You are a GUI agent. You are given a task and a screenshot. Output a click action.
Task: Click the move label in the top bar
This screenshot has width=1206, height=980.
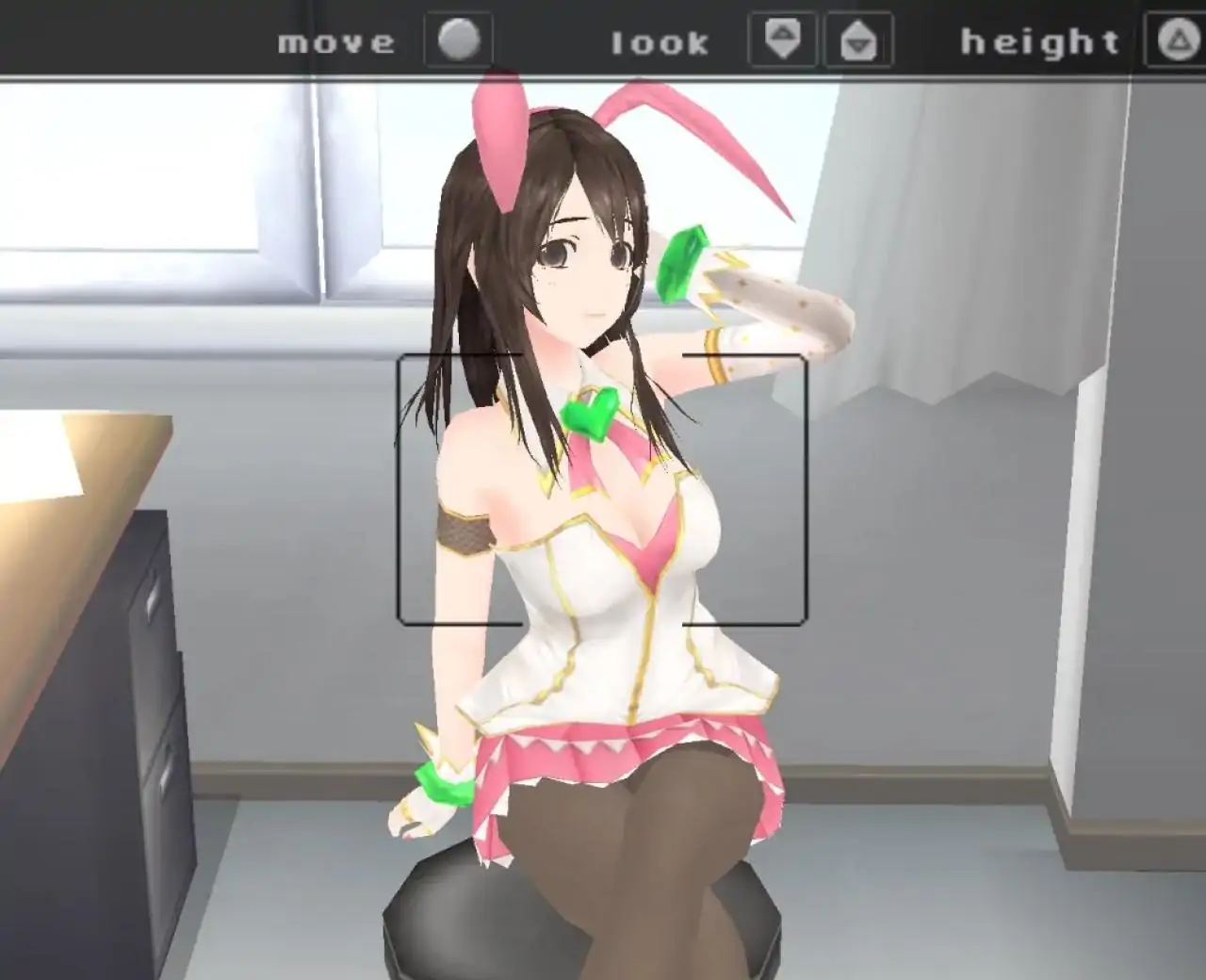point(334,41)
